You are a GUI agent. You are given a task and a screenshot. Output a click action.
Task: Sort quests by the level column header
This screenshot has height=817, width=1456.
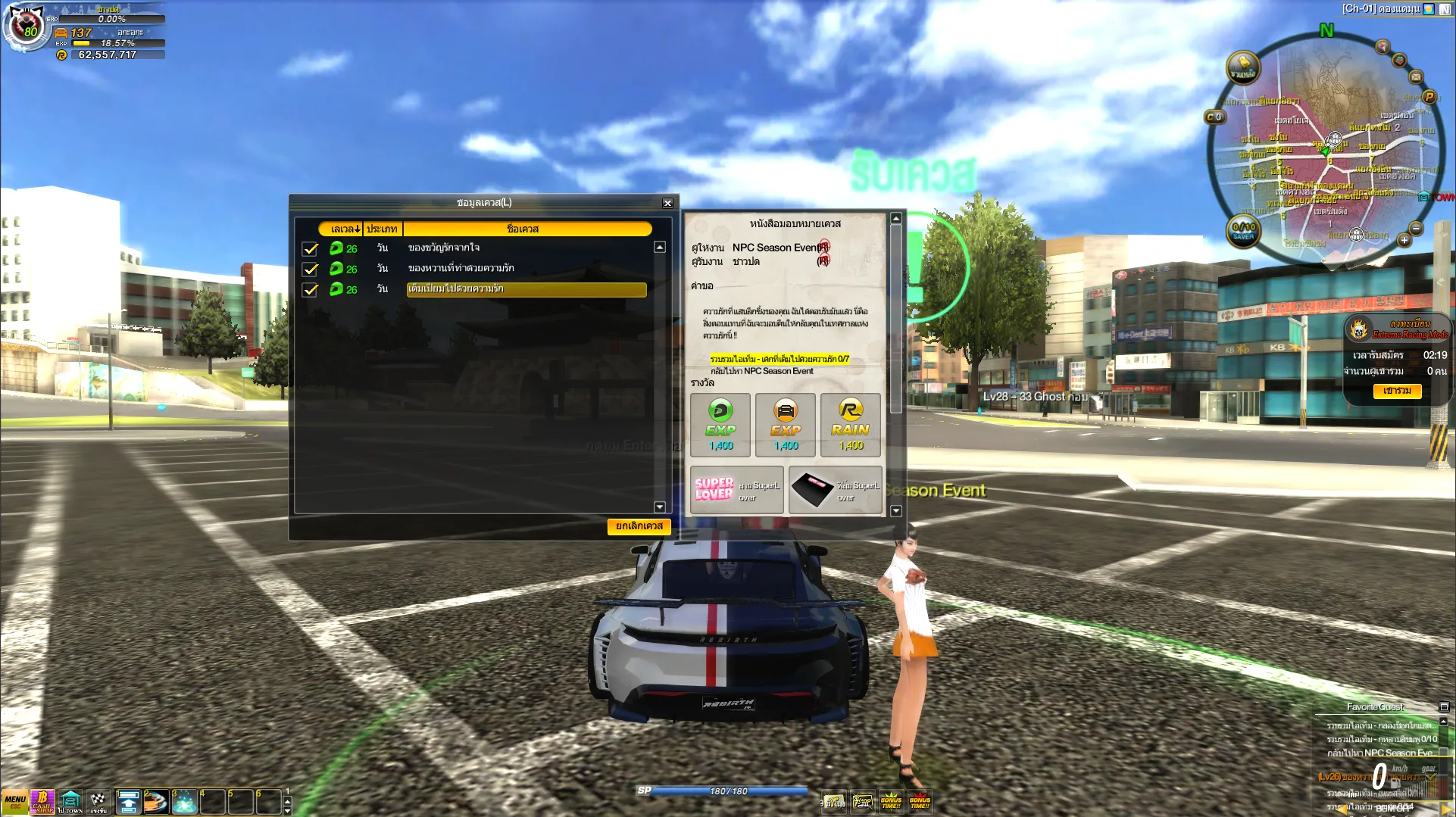pos(345,229)
